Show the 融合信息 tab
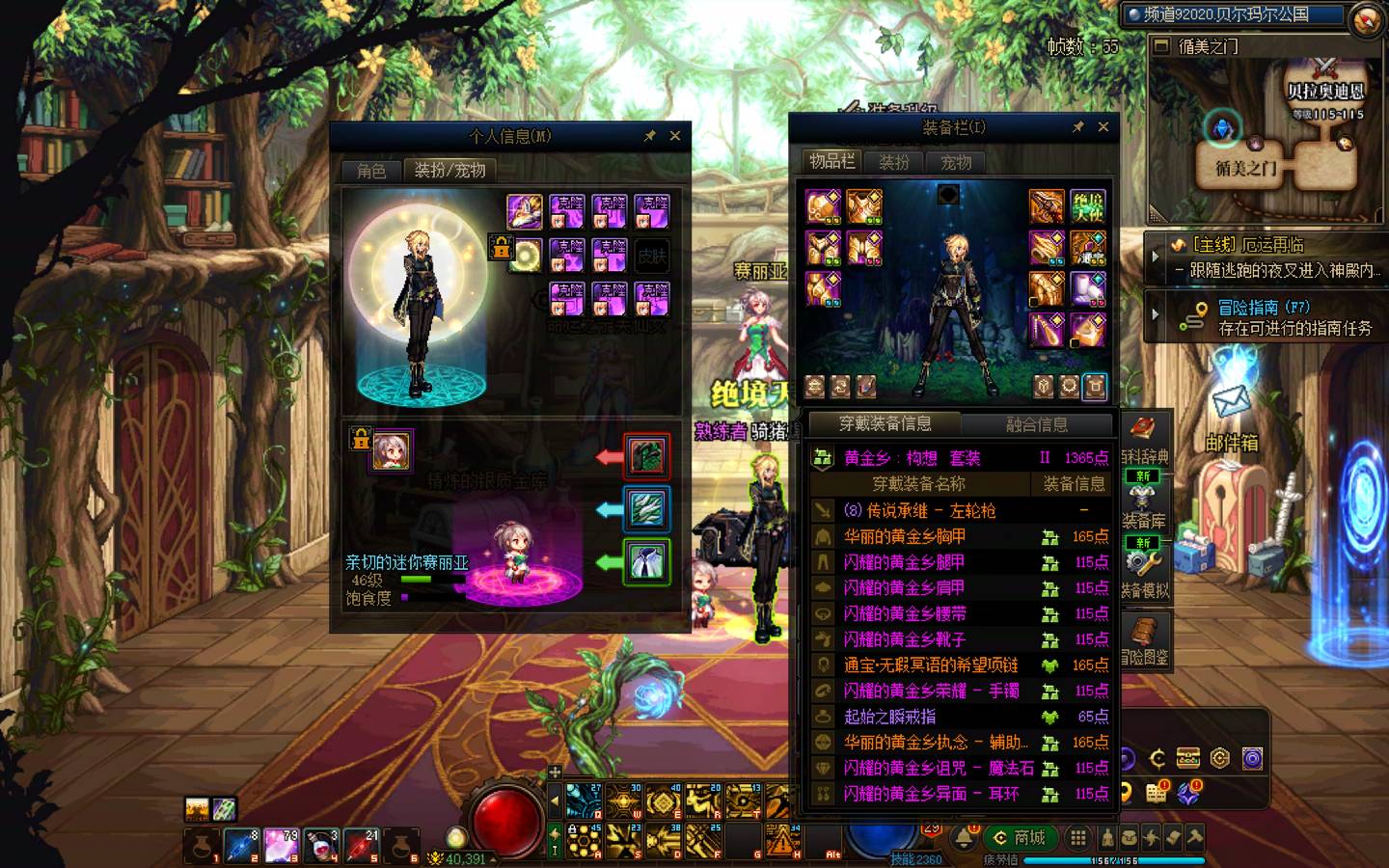 pyautogui.click(x=1037, y=423)
